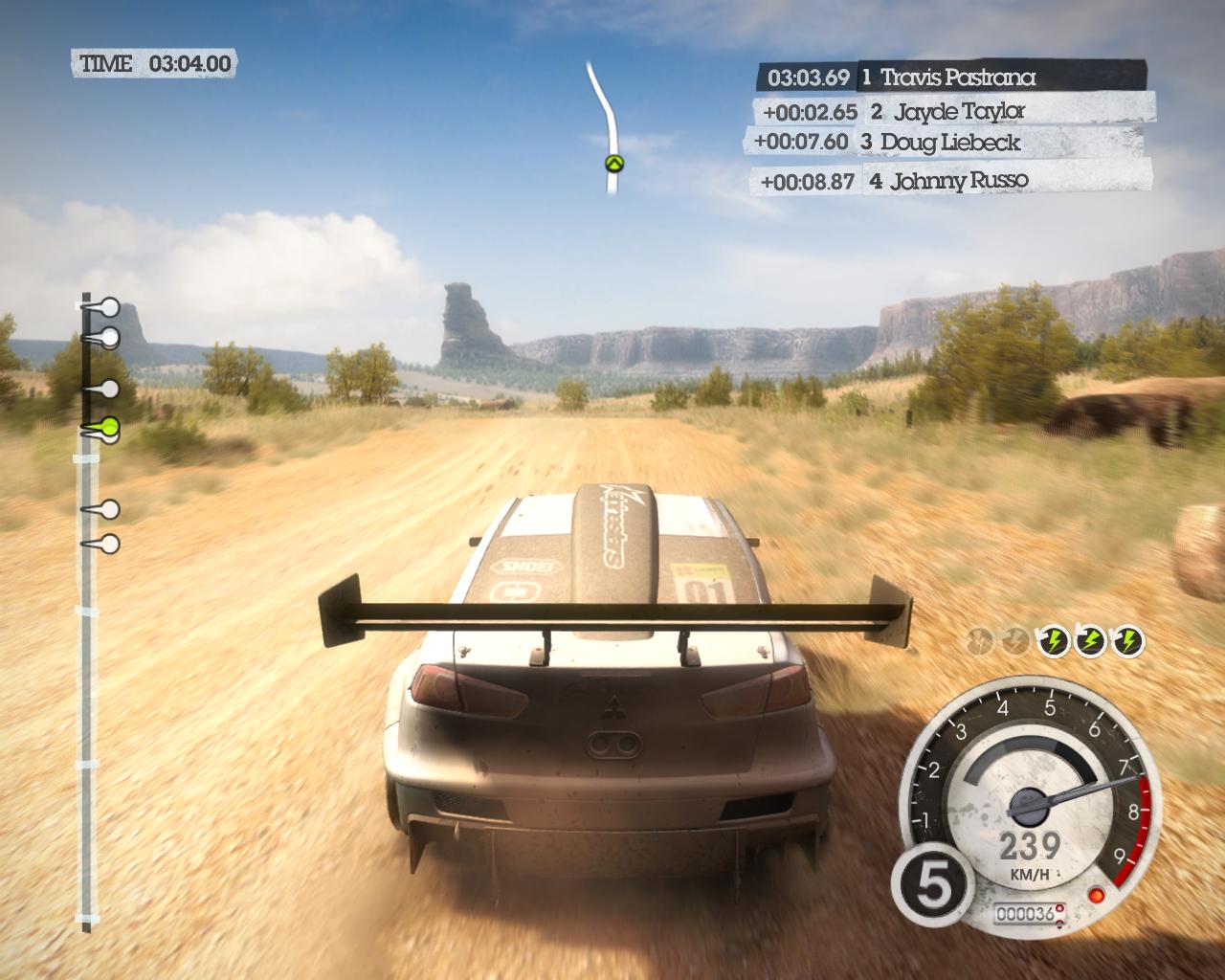Click the green marker on the stage progress bar
This screenshot has width=1225, height=980.
[108, 427]
